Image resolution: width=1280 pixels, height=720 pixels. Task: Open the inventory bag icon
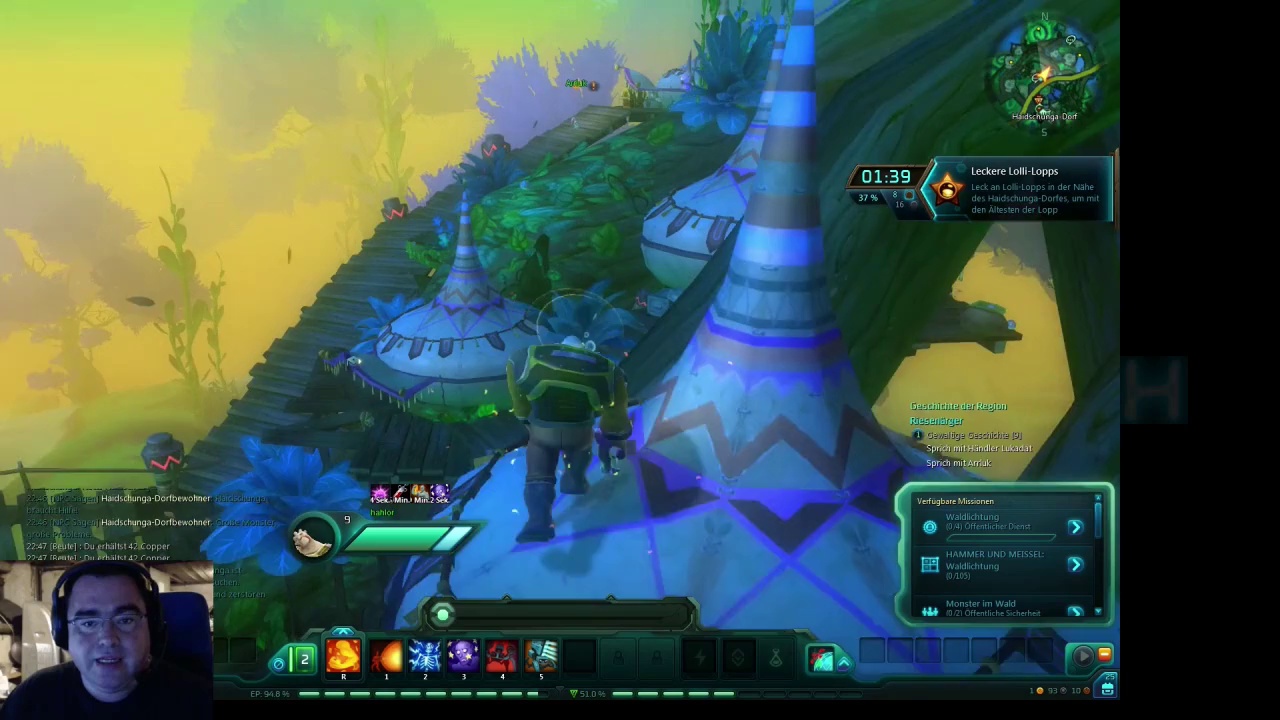pyautogui.click(x=1107, y=687)
